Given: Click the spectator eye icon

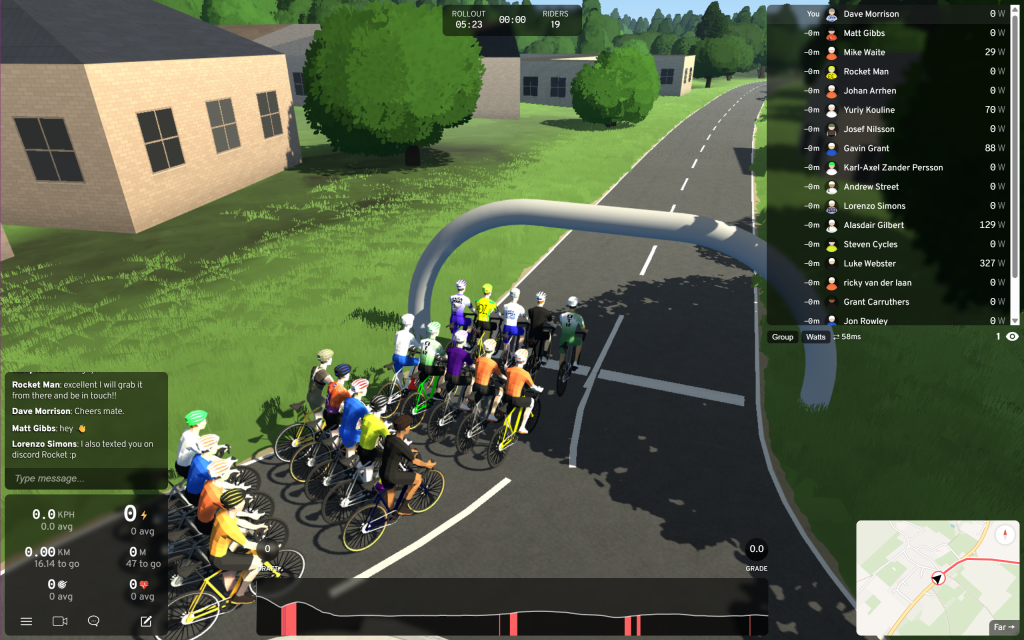Looking at the screenshot, I should (x=1012, y=337).
